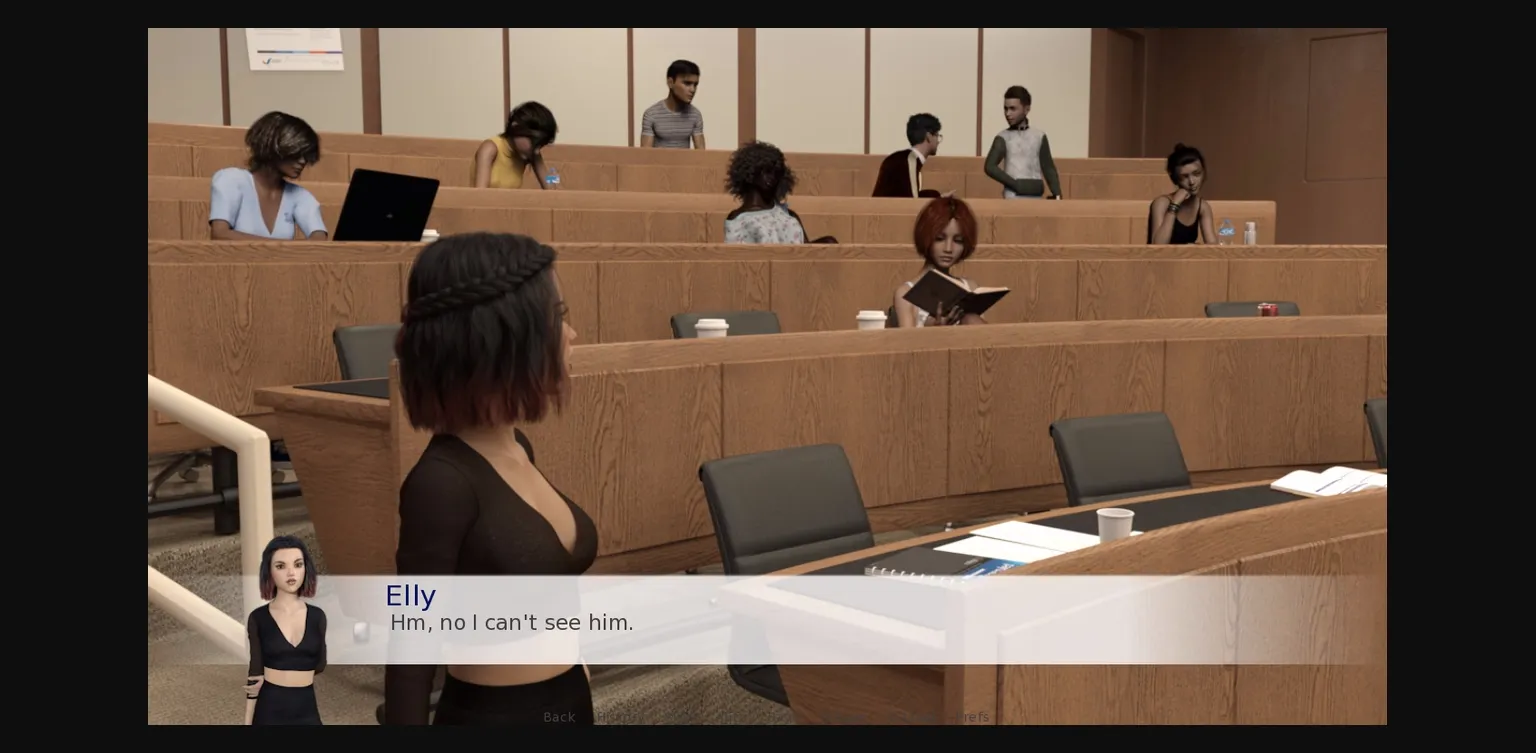This screenshot has width=1536, height=753.
Task: Open the Prefs menu
Action: pyautogui.click(x=970, y=717)
